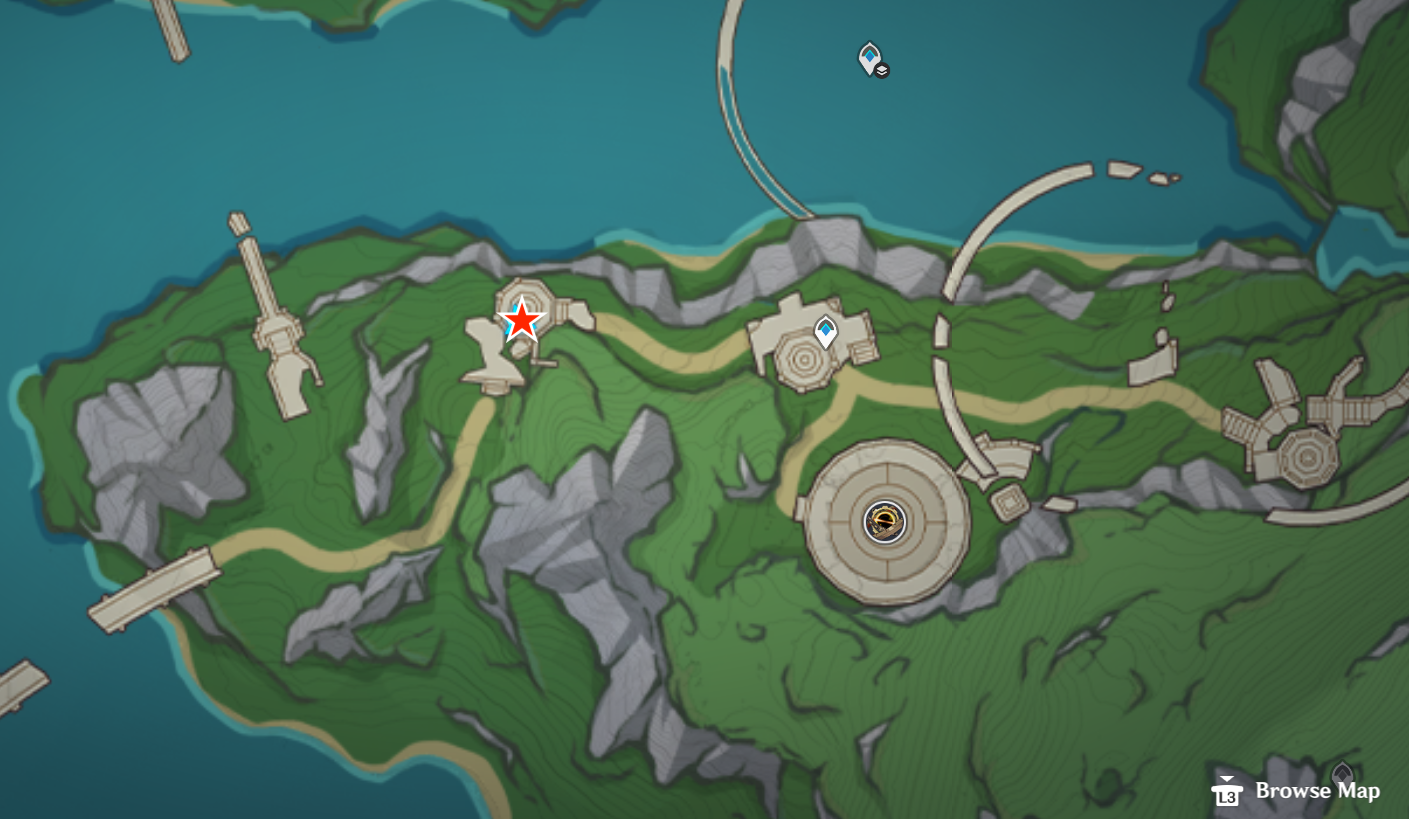Select the northern teleport waypoint marker
The image size is (1409, 819).
tap(869, 58)
